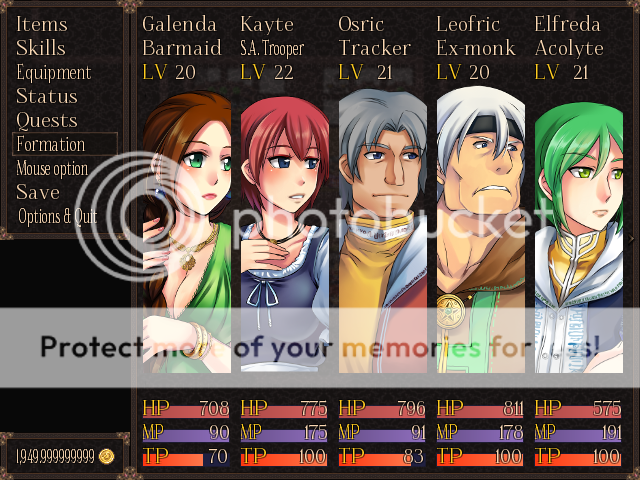Show the Status screen
This screenshot has height=480, width=640.
47,96
